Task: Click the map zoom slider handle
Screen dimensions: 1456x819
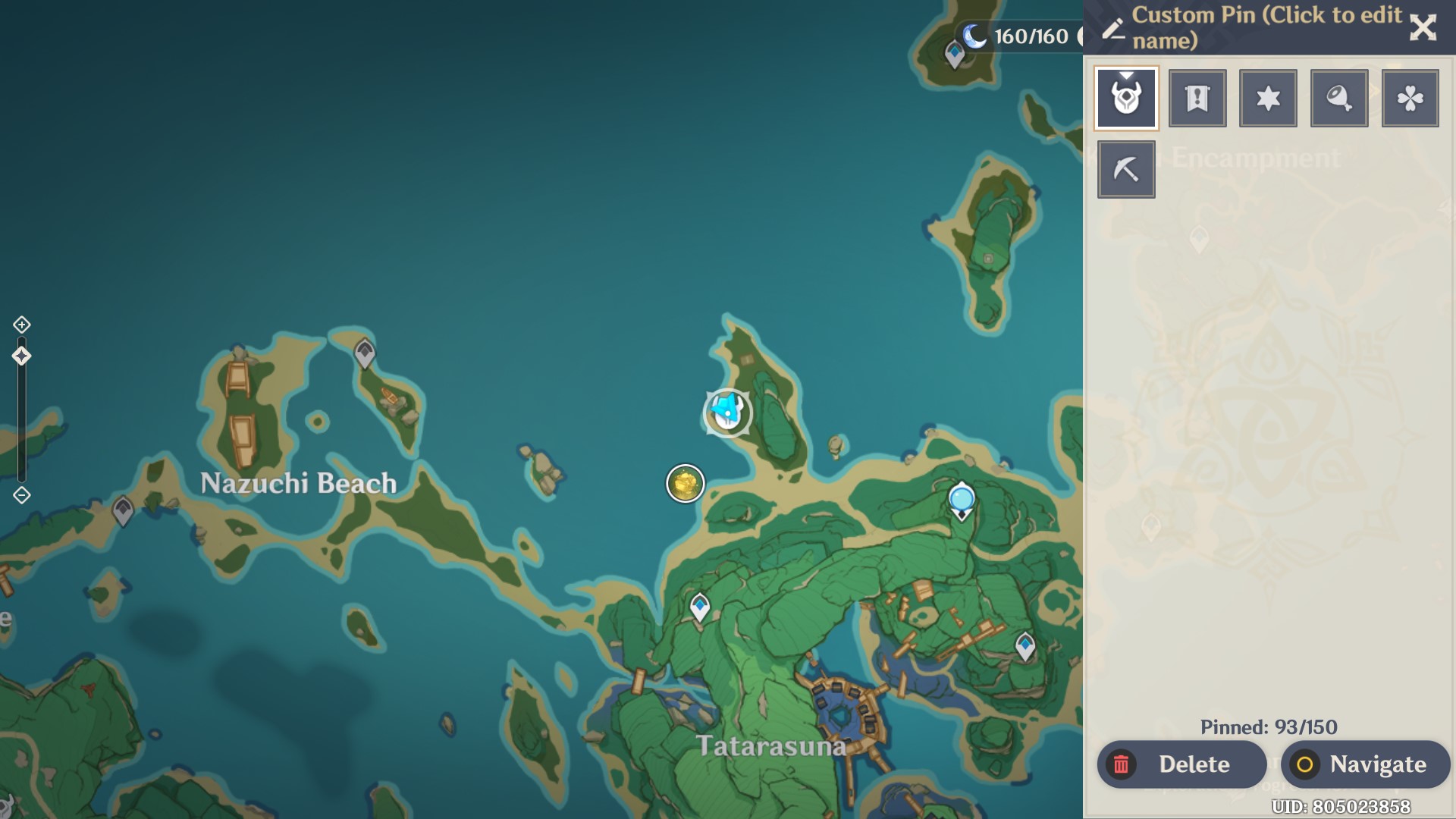Action: (x=20, y=354)
